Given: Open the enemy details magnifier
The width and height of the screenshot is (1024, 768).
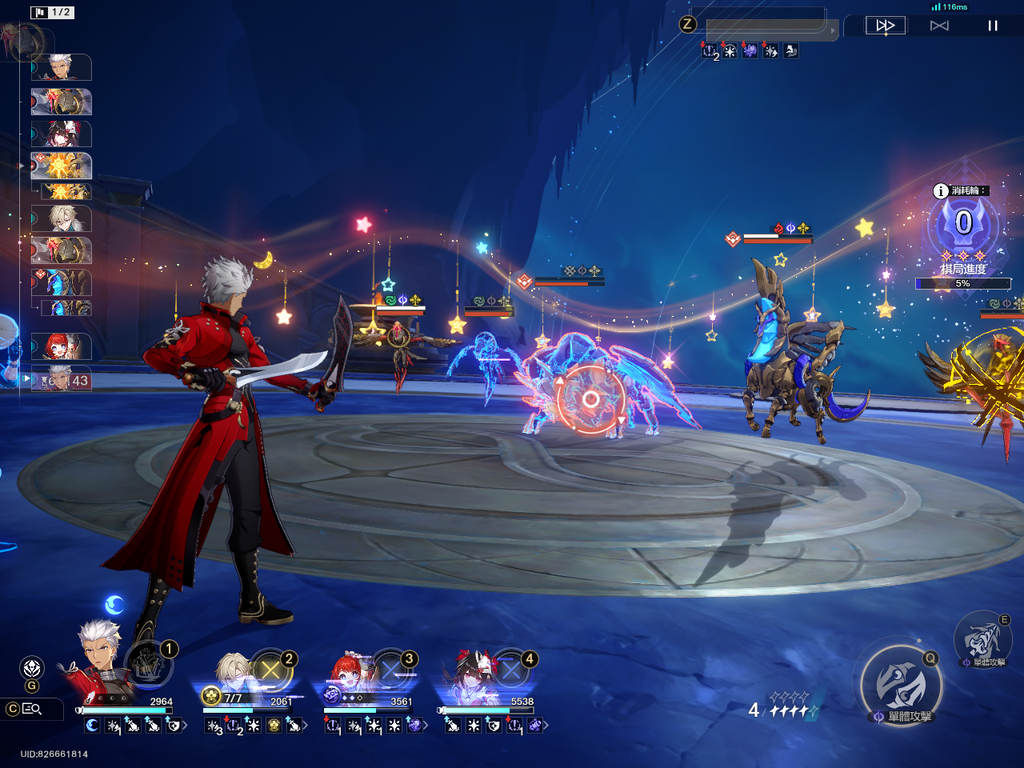Looking at the screenshot, I should tap(30, 709).
